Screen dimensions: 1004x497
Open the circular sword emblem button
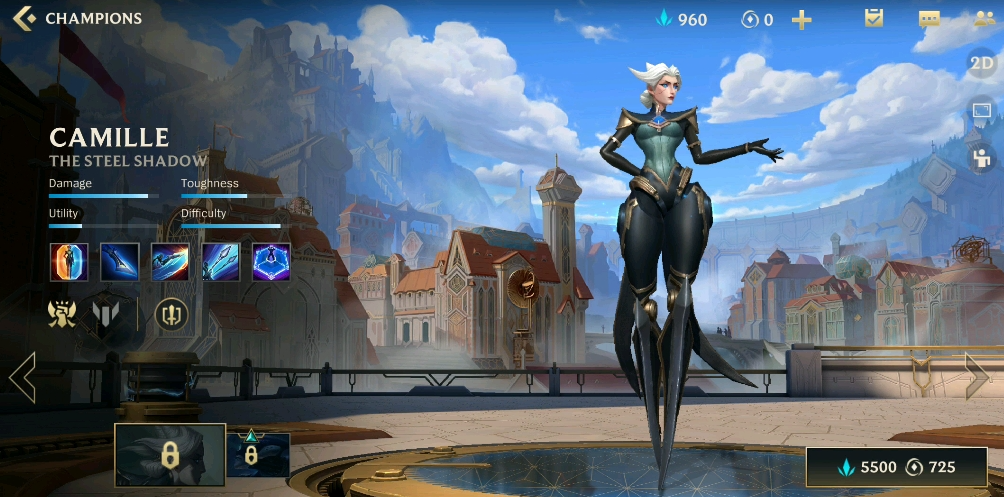tap(171, 315)
